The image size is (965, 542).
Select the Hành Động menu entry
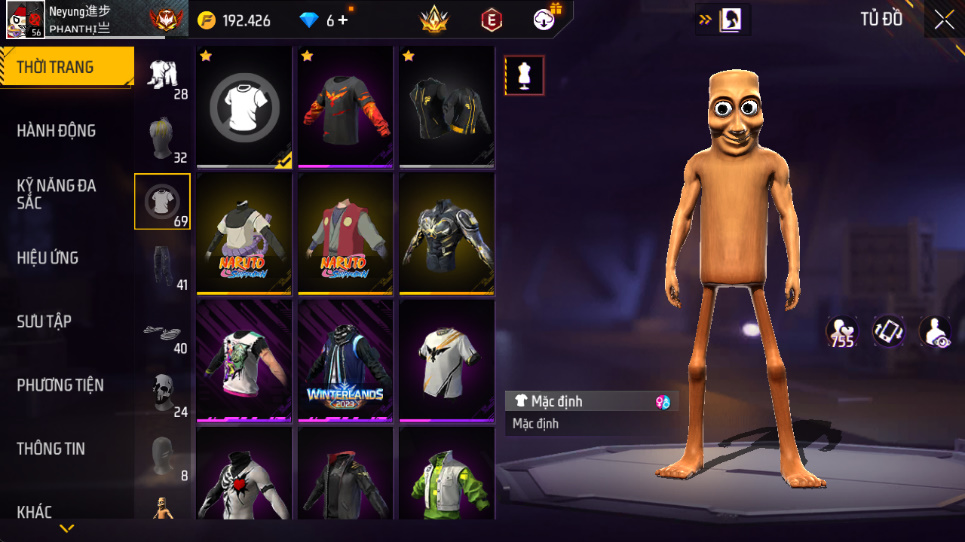57,131
